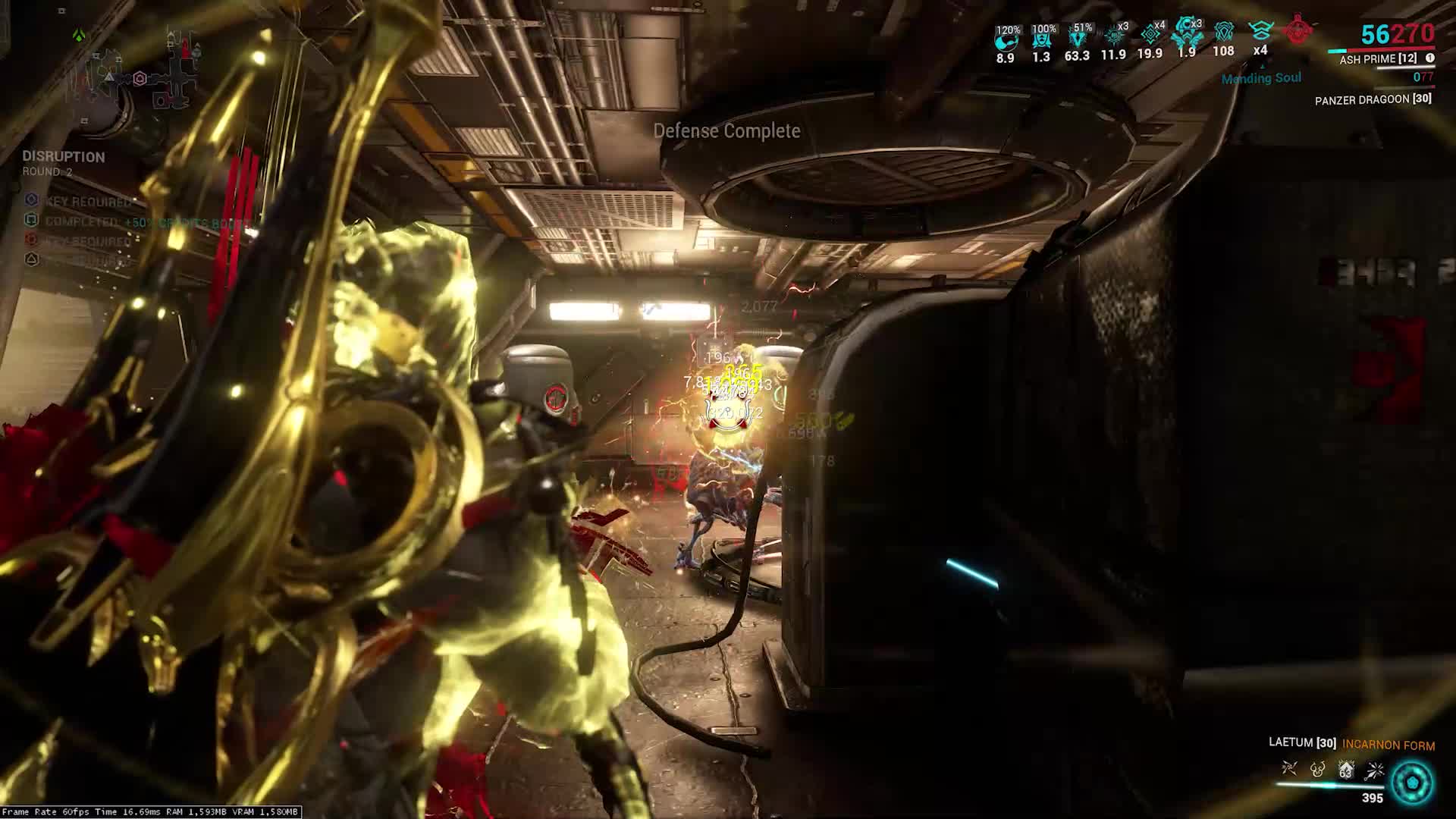Select the ability icon showing 63

1346,770
